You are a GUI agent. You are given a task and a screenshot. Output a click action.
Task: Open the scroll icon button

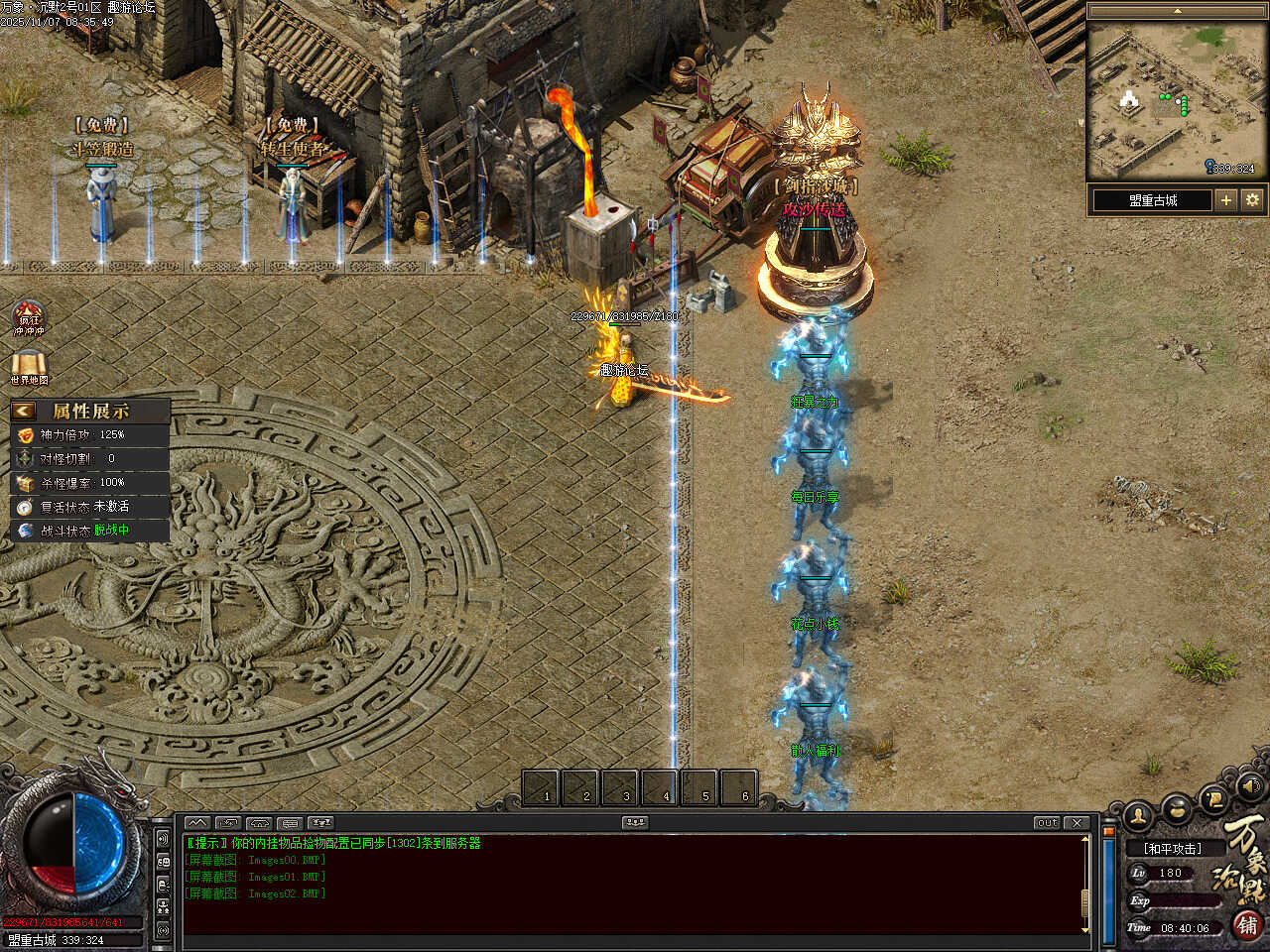pyautogui.click(x=1213, y=798)
